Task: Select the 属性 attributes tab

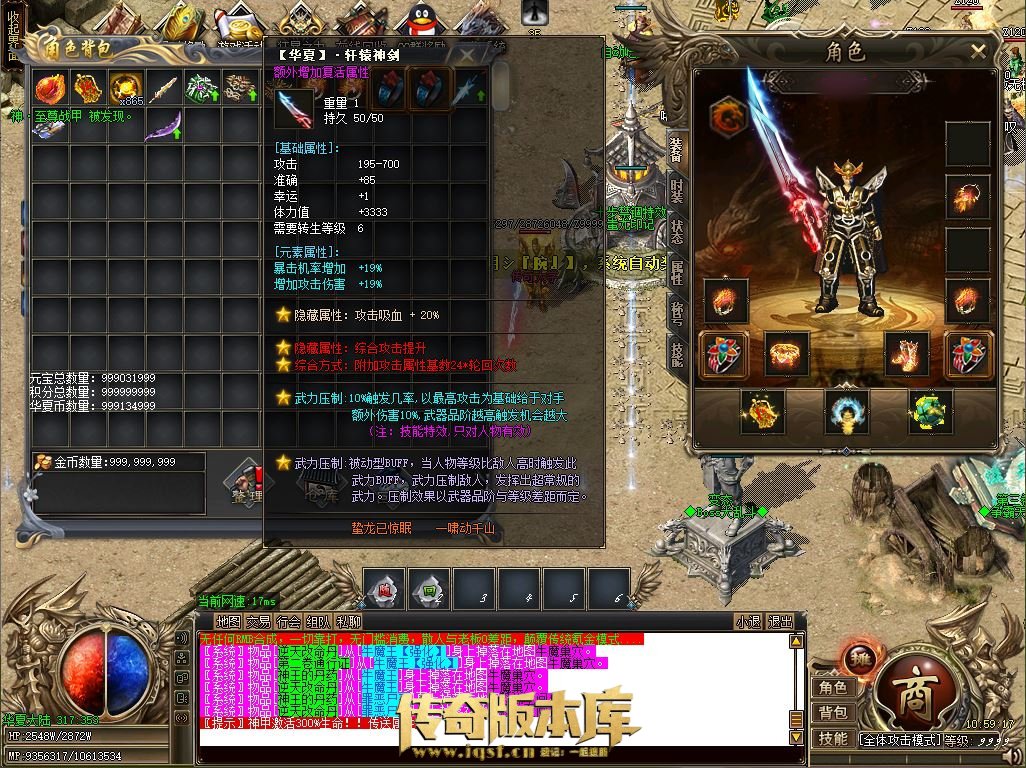Action: [x=676, y=272]
